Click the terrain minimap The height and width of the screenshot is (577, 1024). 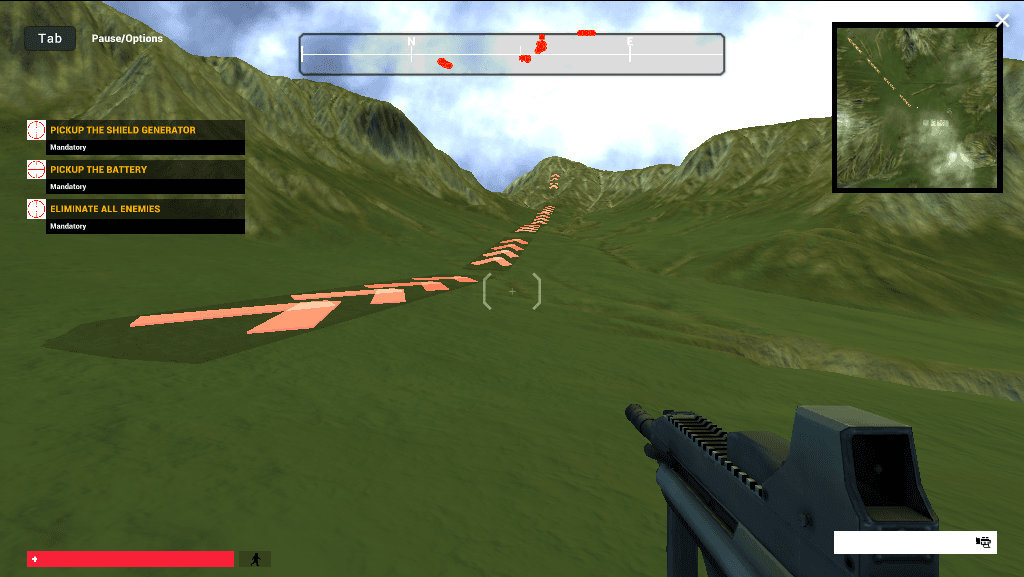(x=917, y=108)
